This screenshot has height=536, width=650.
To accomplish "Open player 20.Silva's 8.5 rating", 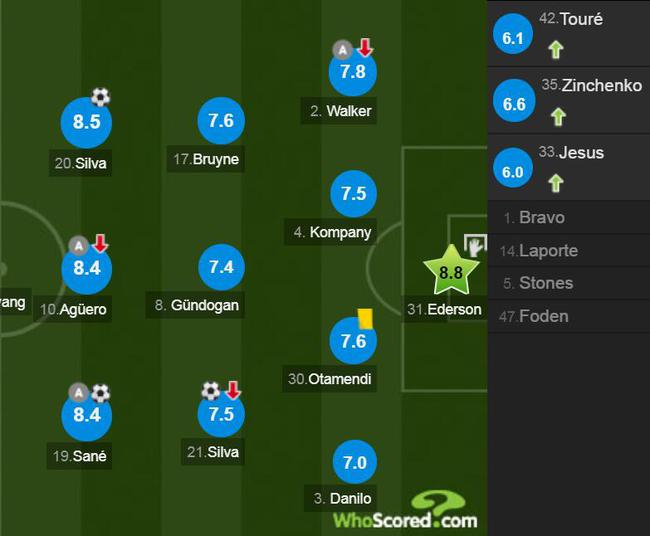I will (x=85, y=122).
